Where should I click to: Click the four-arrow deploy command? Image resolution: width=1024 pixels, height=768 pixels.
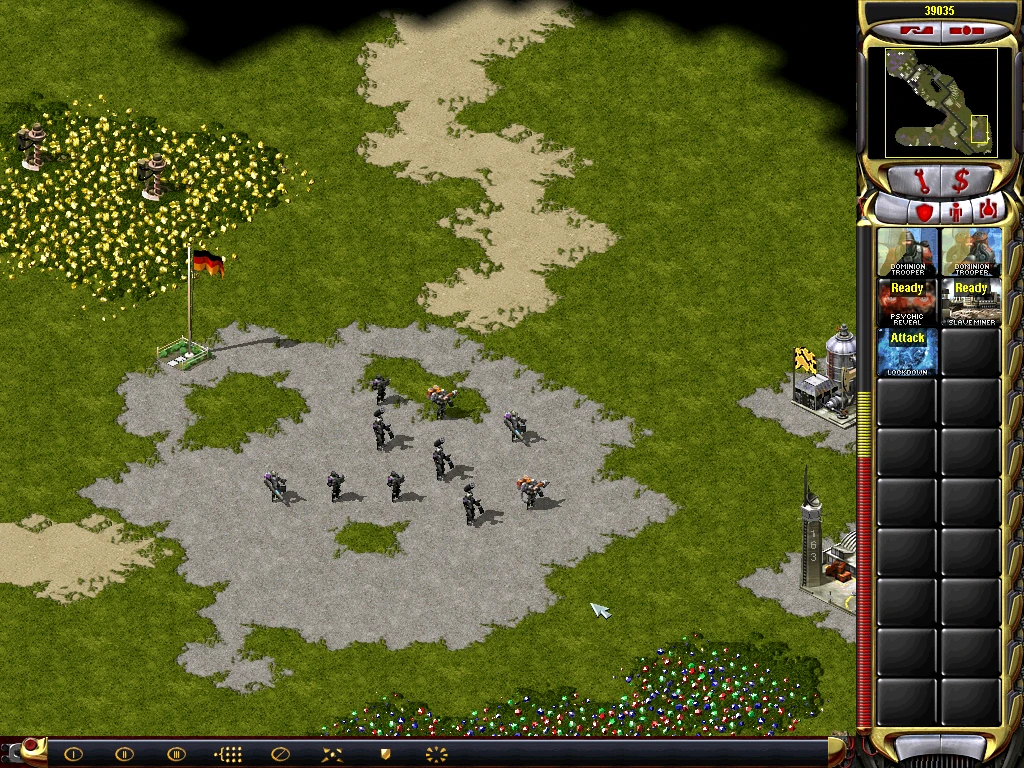click(x=332, y=754)
